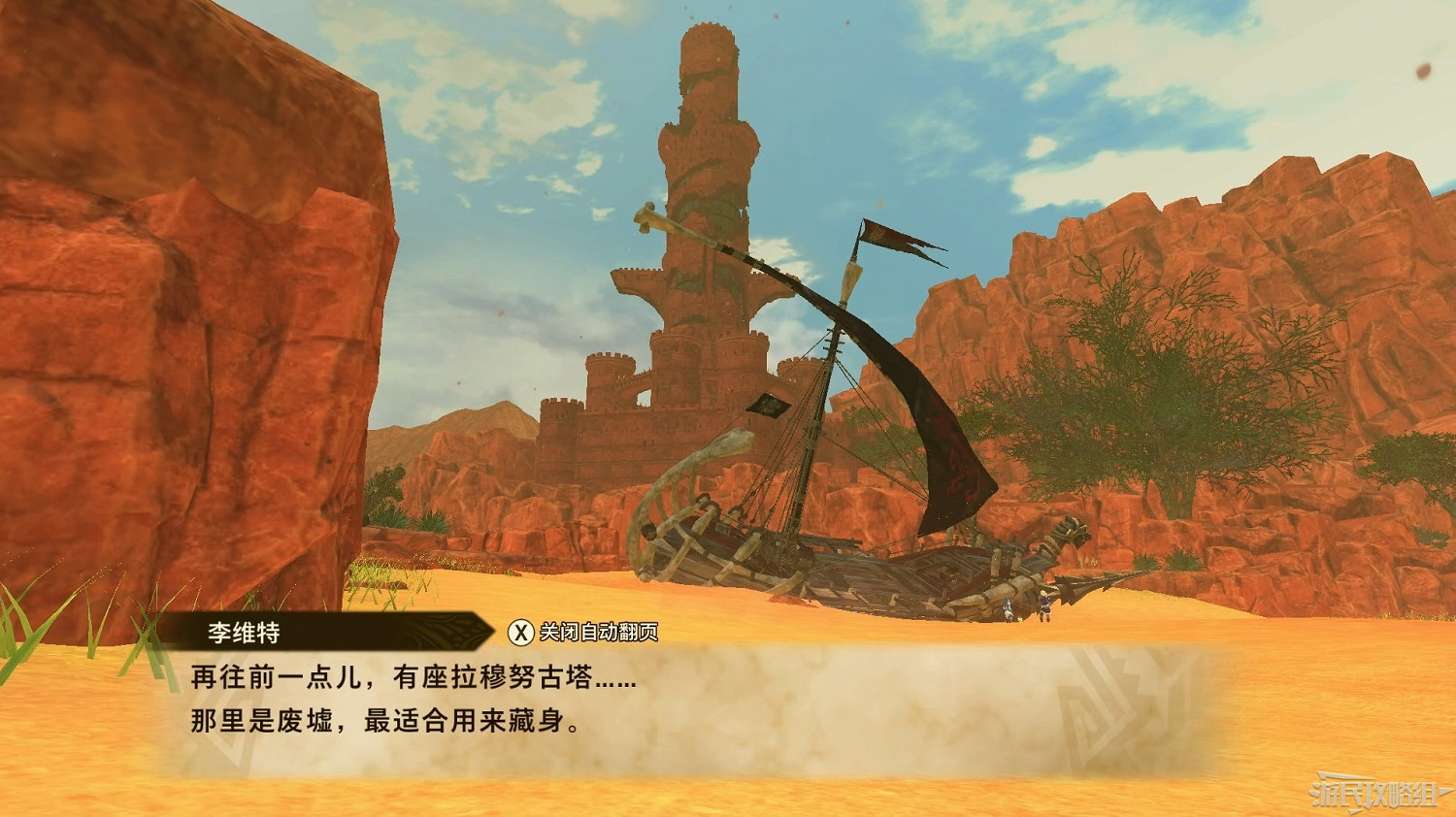Click the X button prompt icon
The image size is (1456, 817).
coord(522,632)
